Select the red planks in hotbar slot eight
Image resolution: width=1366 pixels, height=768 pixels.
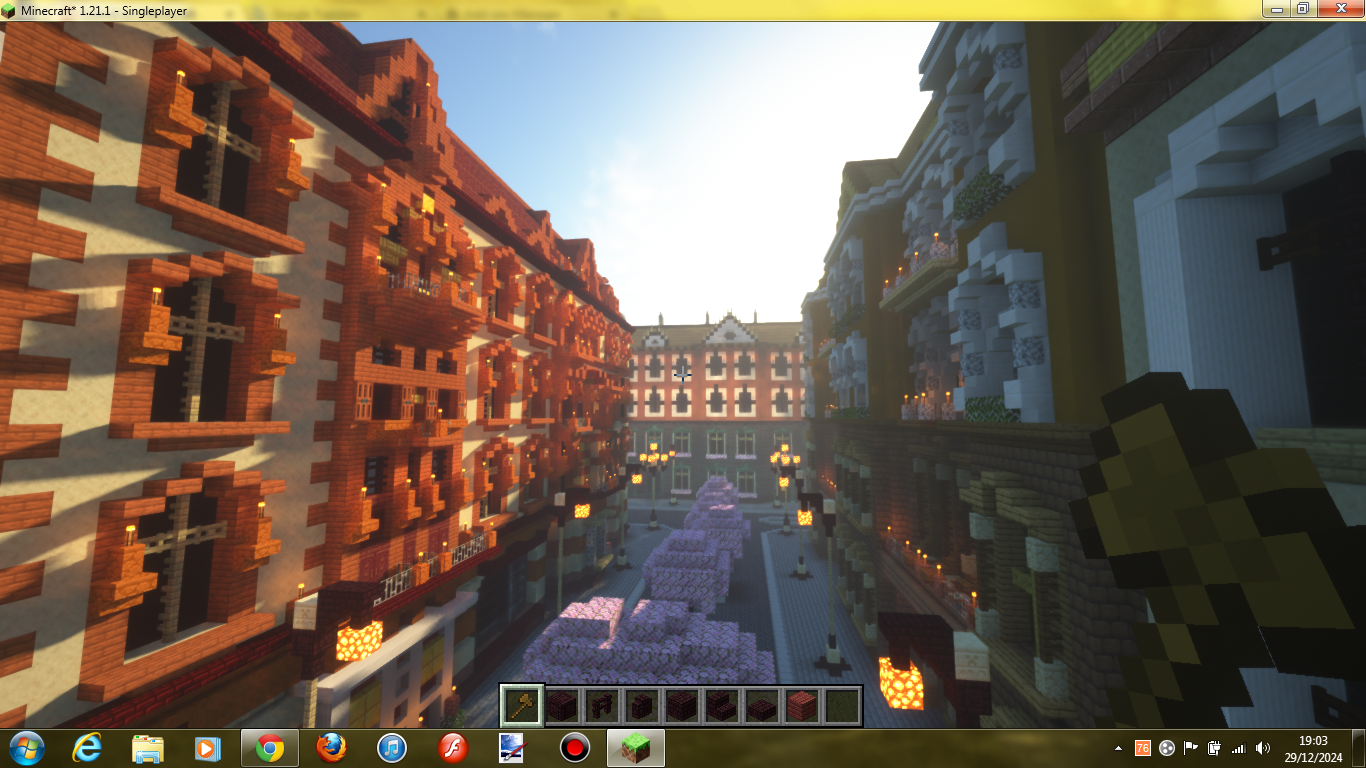(802, 707)
